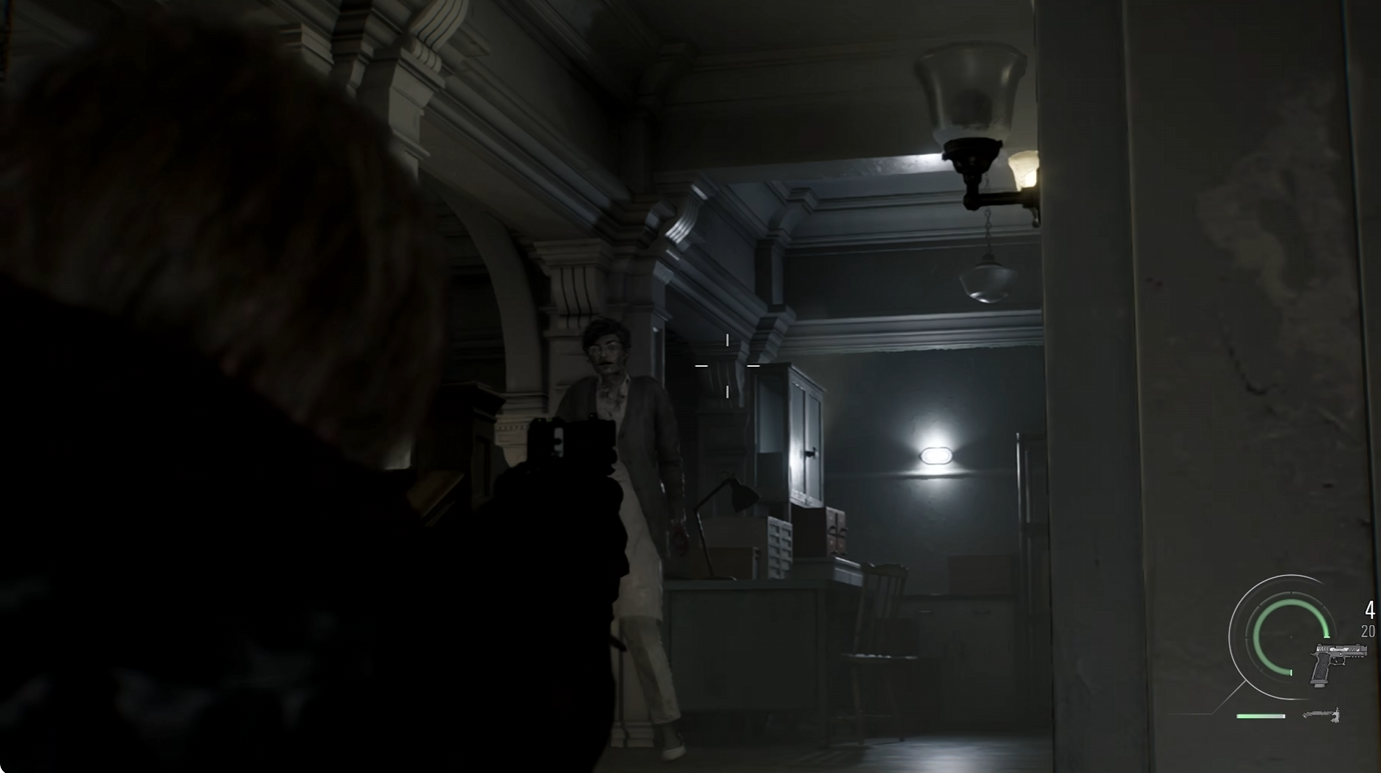The image size is (1381, 773).
Task: Click the aiming reticle at screen center
Action: (730, 365)
